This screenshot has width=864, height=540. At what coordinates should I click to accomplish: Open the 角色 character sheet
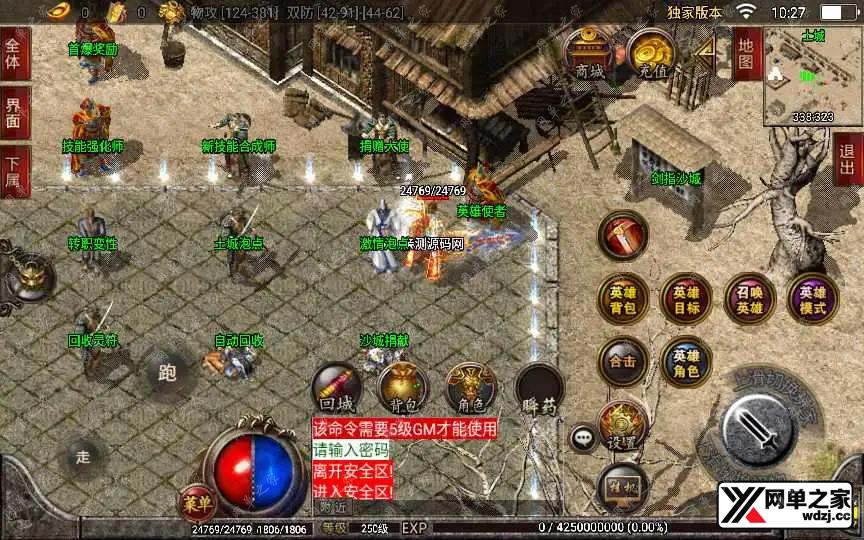(470, 389)
